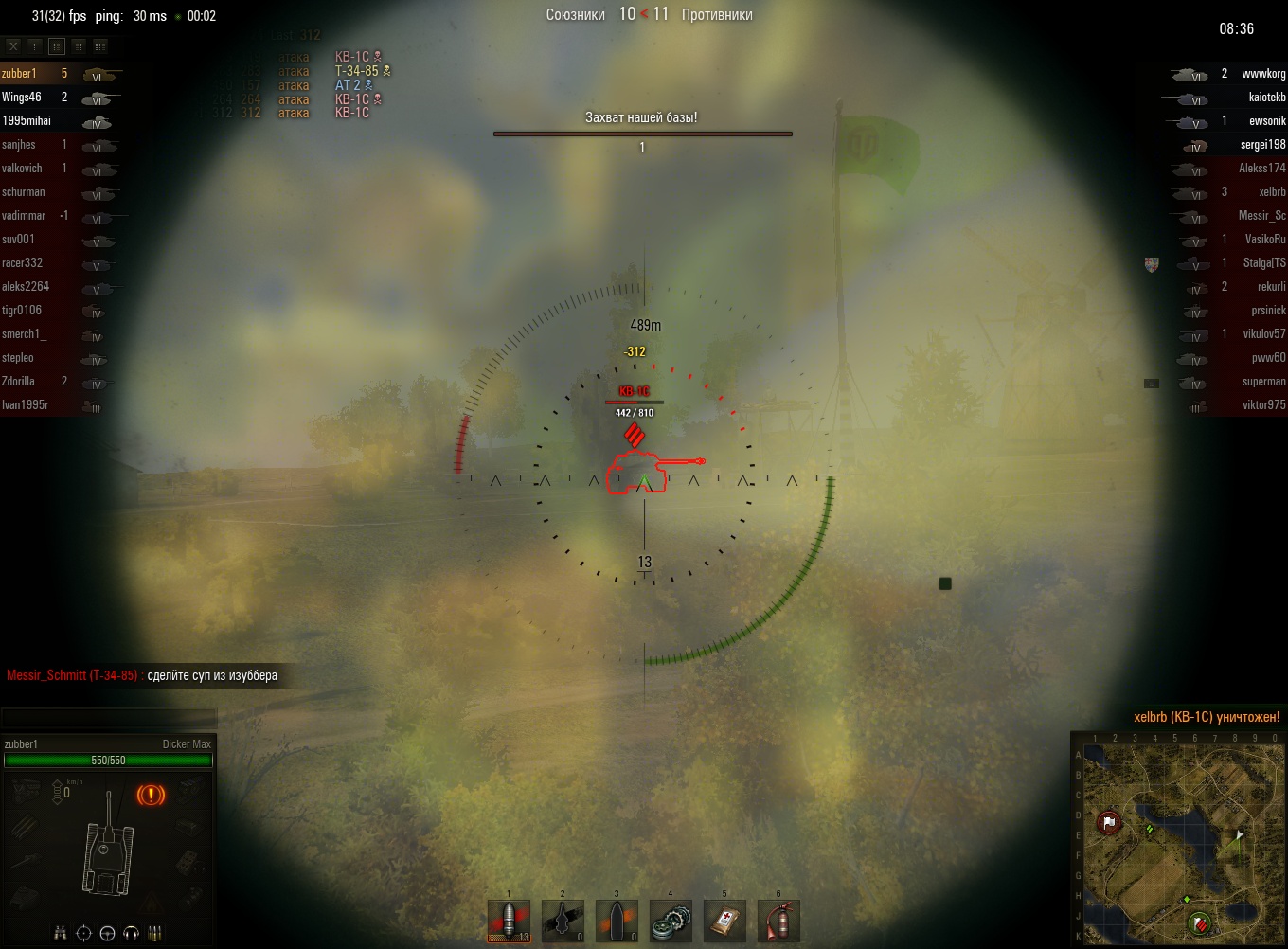This screenshot has width=1288, height=949.
Task: Click the gunner crosshair crew icon
Action: [x=83, y=934]
